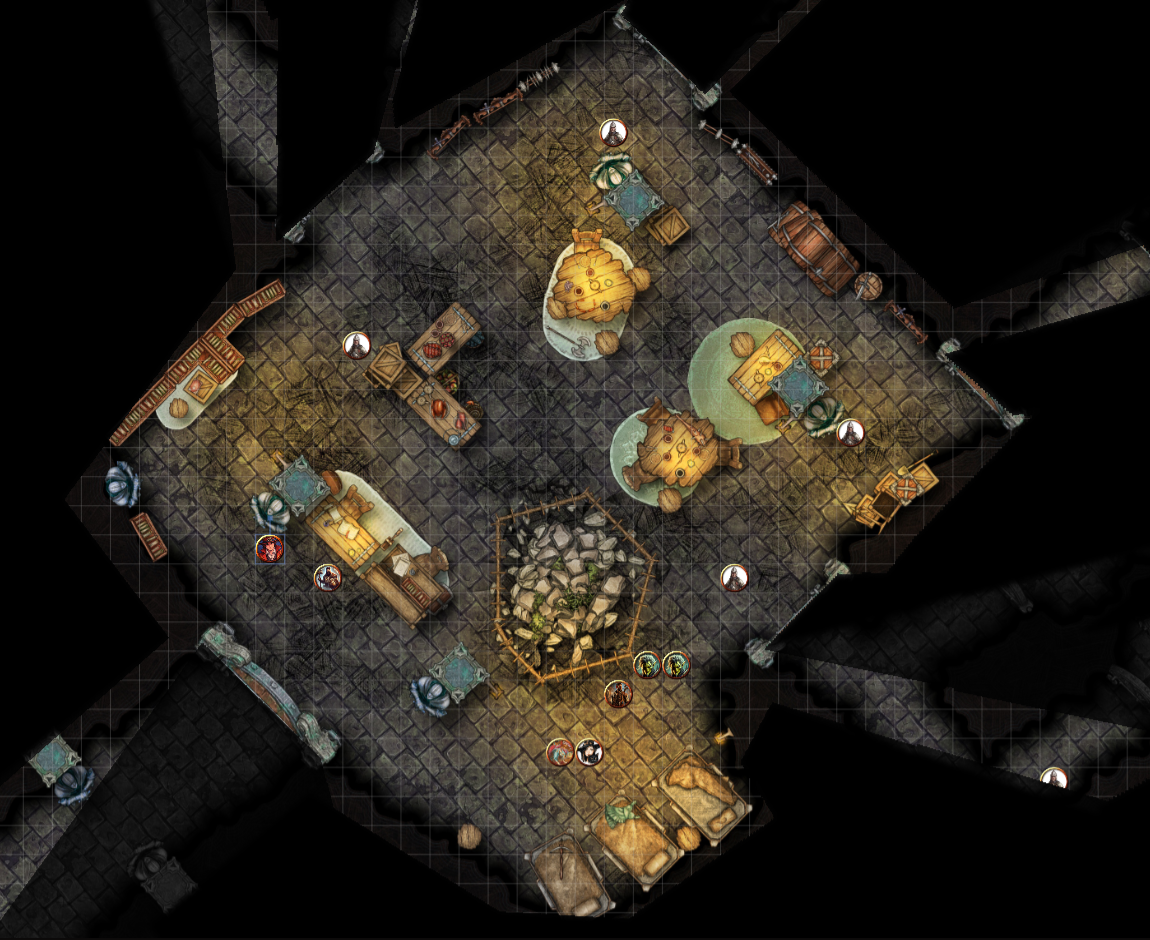
Task: Select the red-haired character token
Action: pos(269,548)
